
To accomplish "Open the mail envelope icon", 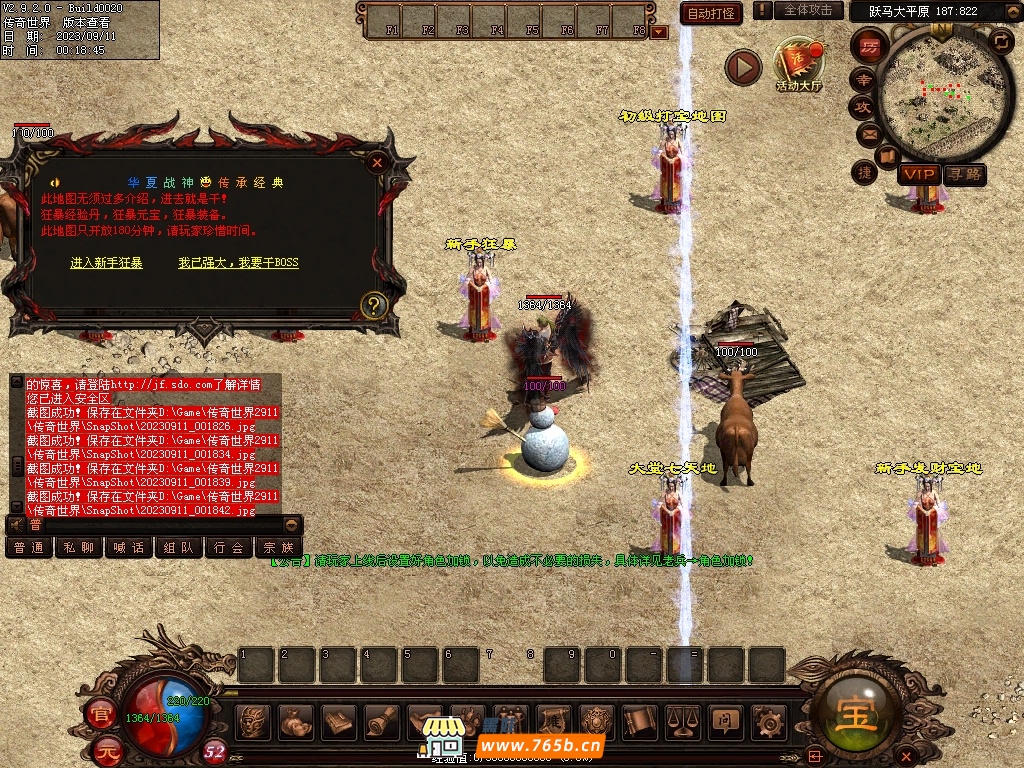I will point(868,134).
